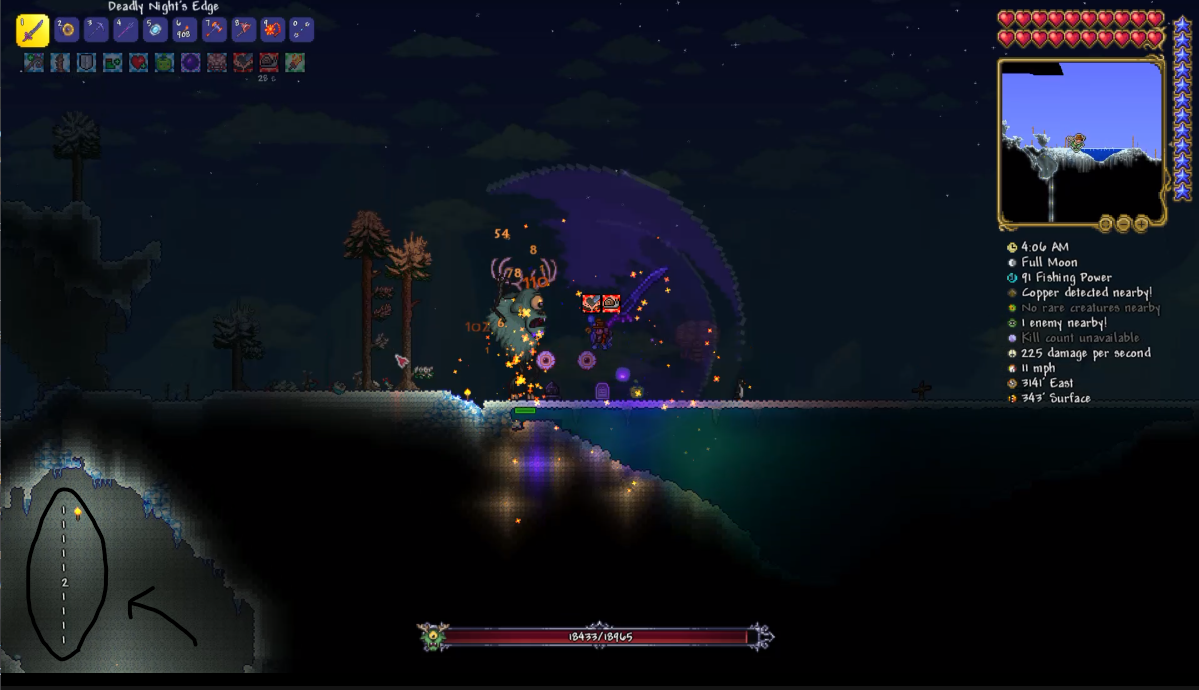Select the gold yoyo in slot 2
This screenshot has height=690, width=1199.
(x=67, y=30)
